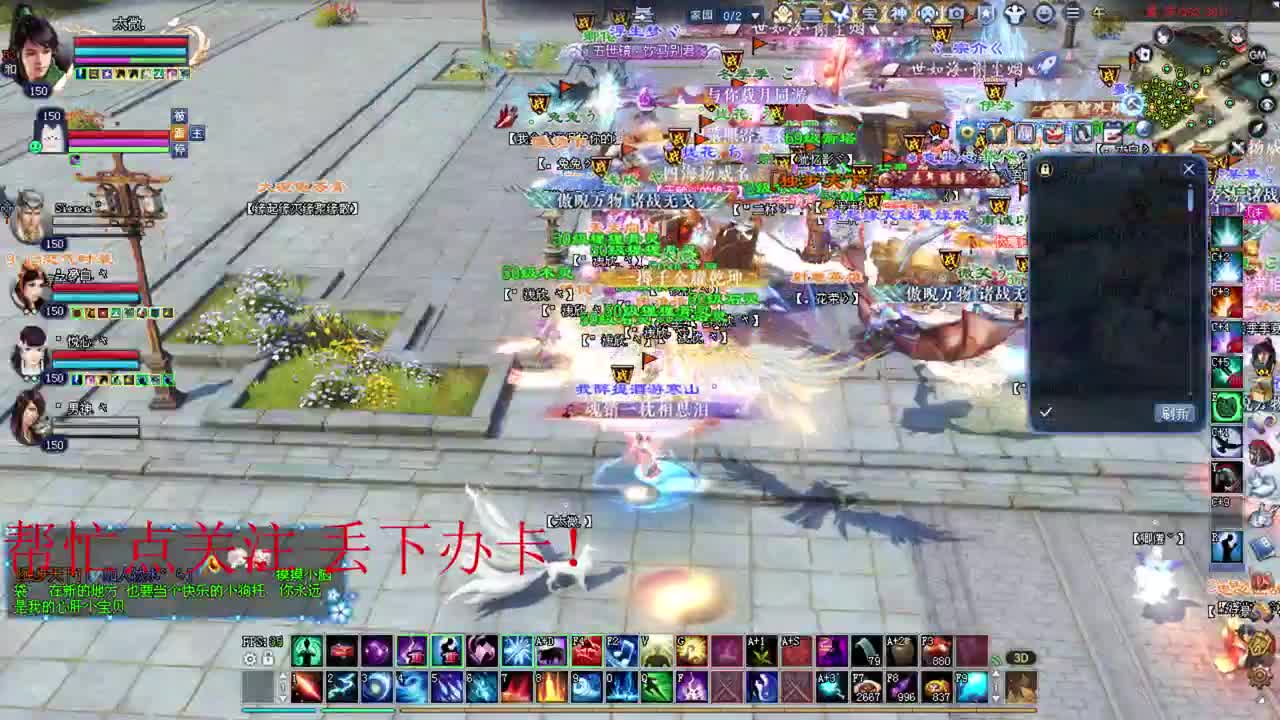Click the 神 icon on the top bar
1280x720 pixels.
(x=897, y=13)
